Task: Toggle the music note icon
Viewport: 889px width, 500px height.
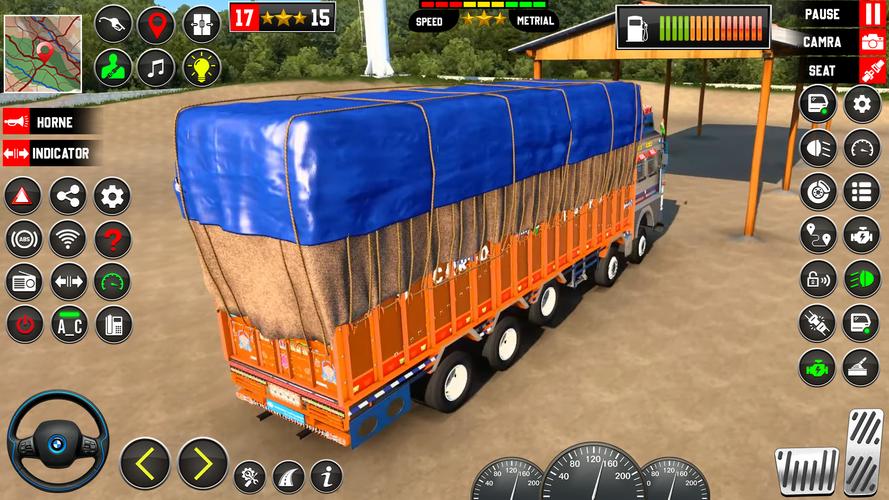Action: coord(156,68)
